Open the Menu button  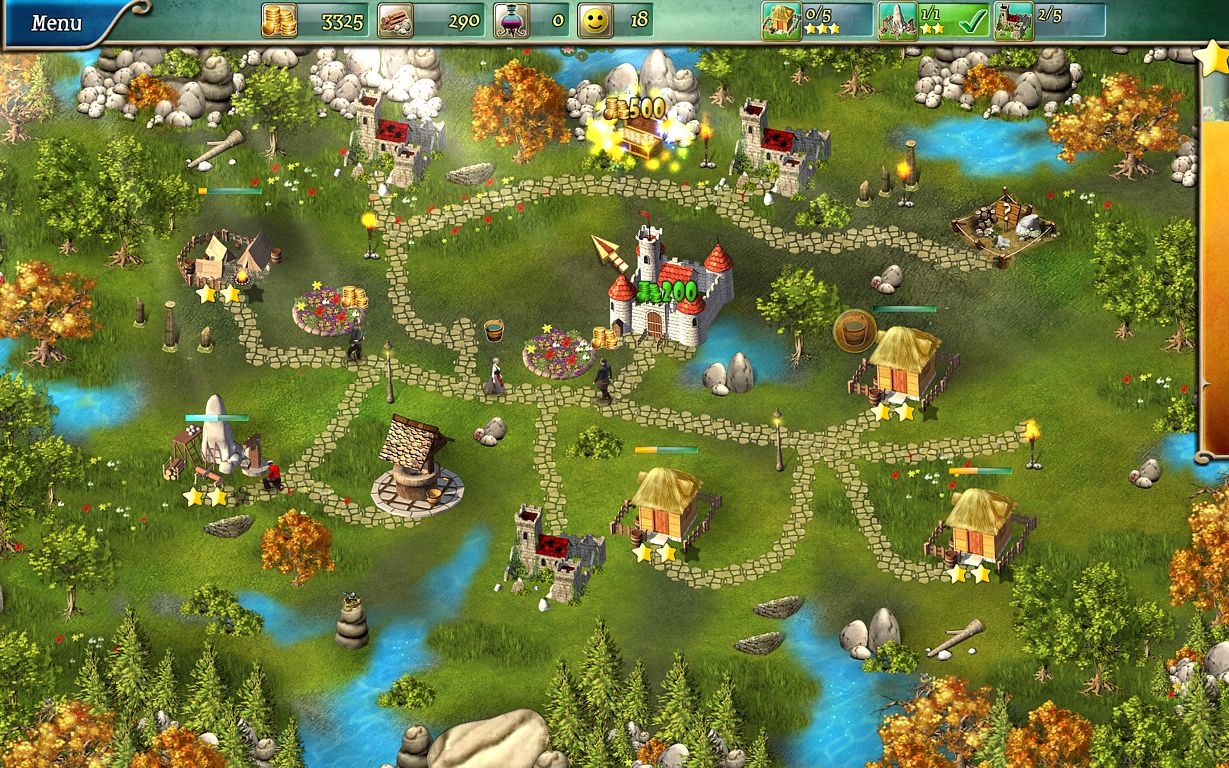point(57,22)
